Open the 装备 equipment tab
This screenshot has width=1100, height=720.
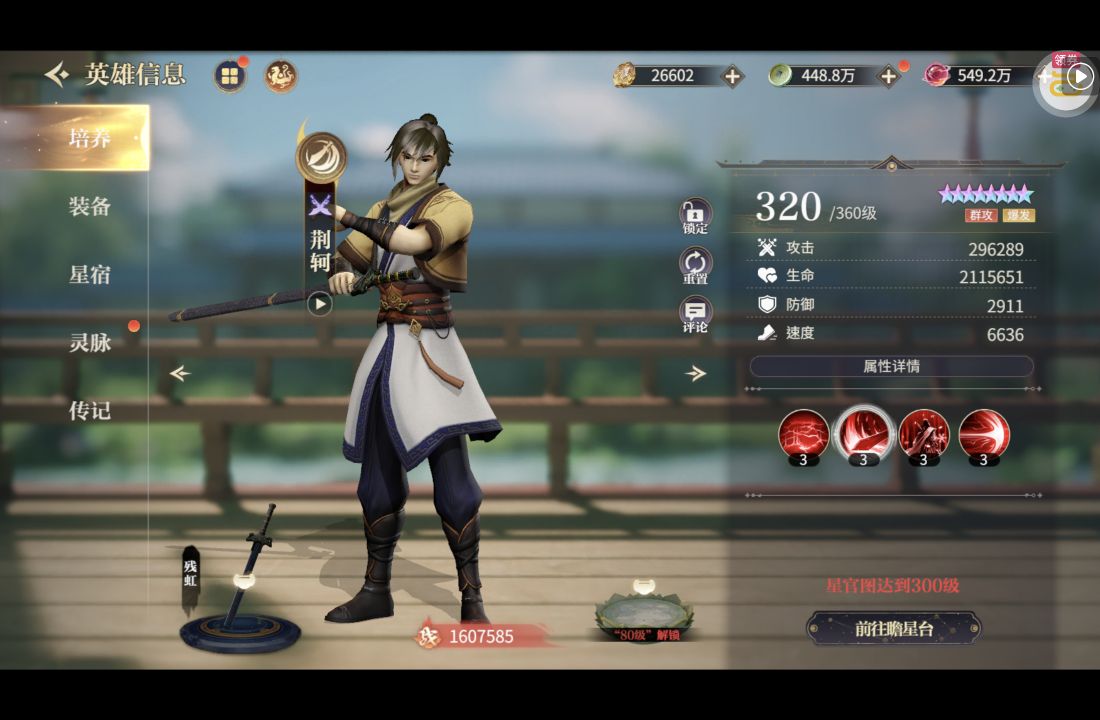click(x=89, y=207)
